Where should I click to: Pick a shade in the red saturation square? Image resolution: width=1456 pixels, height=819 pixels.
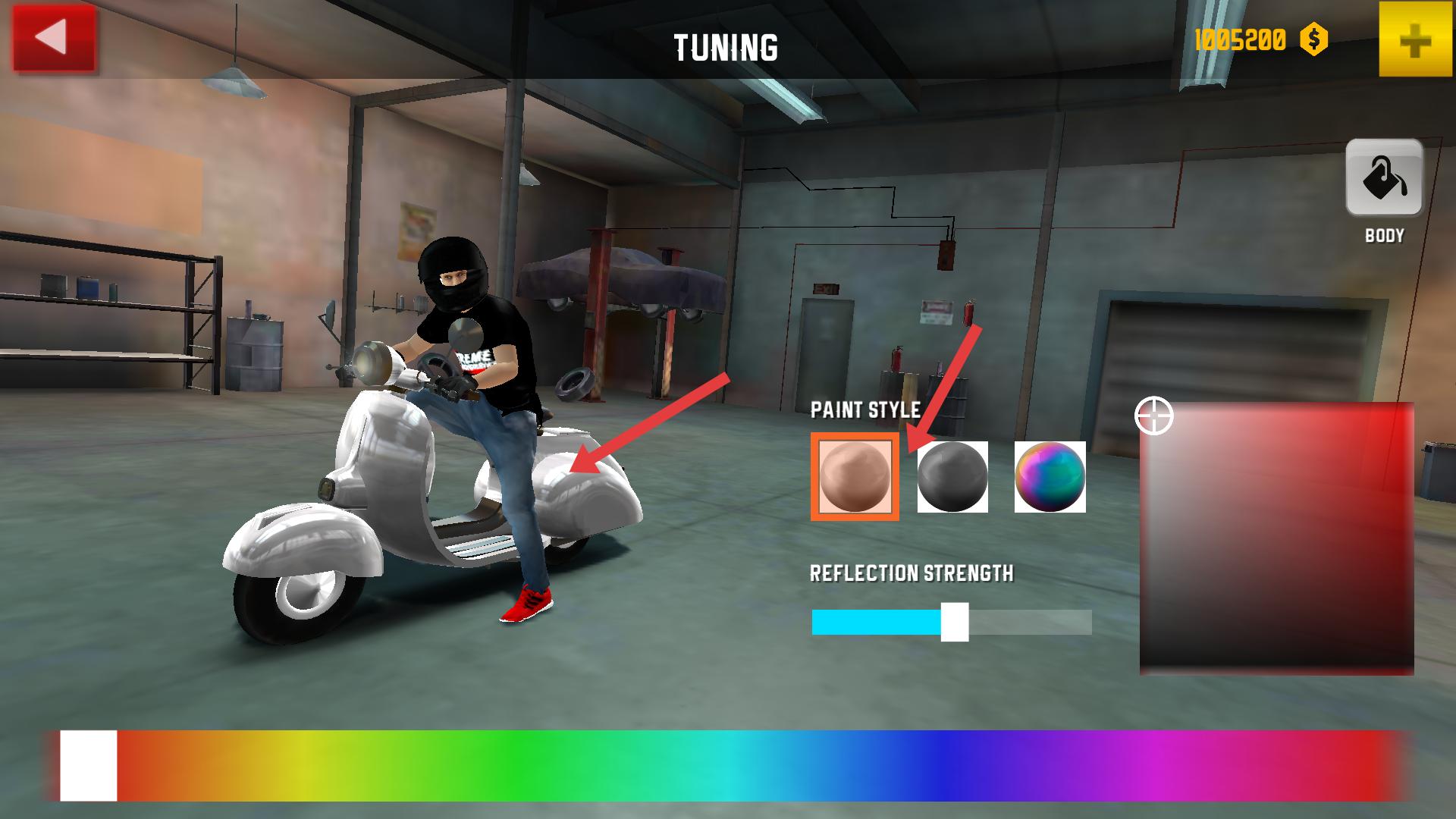[1276, 538]
